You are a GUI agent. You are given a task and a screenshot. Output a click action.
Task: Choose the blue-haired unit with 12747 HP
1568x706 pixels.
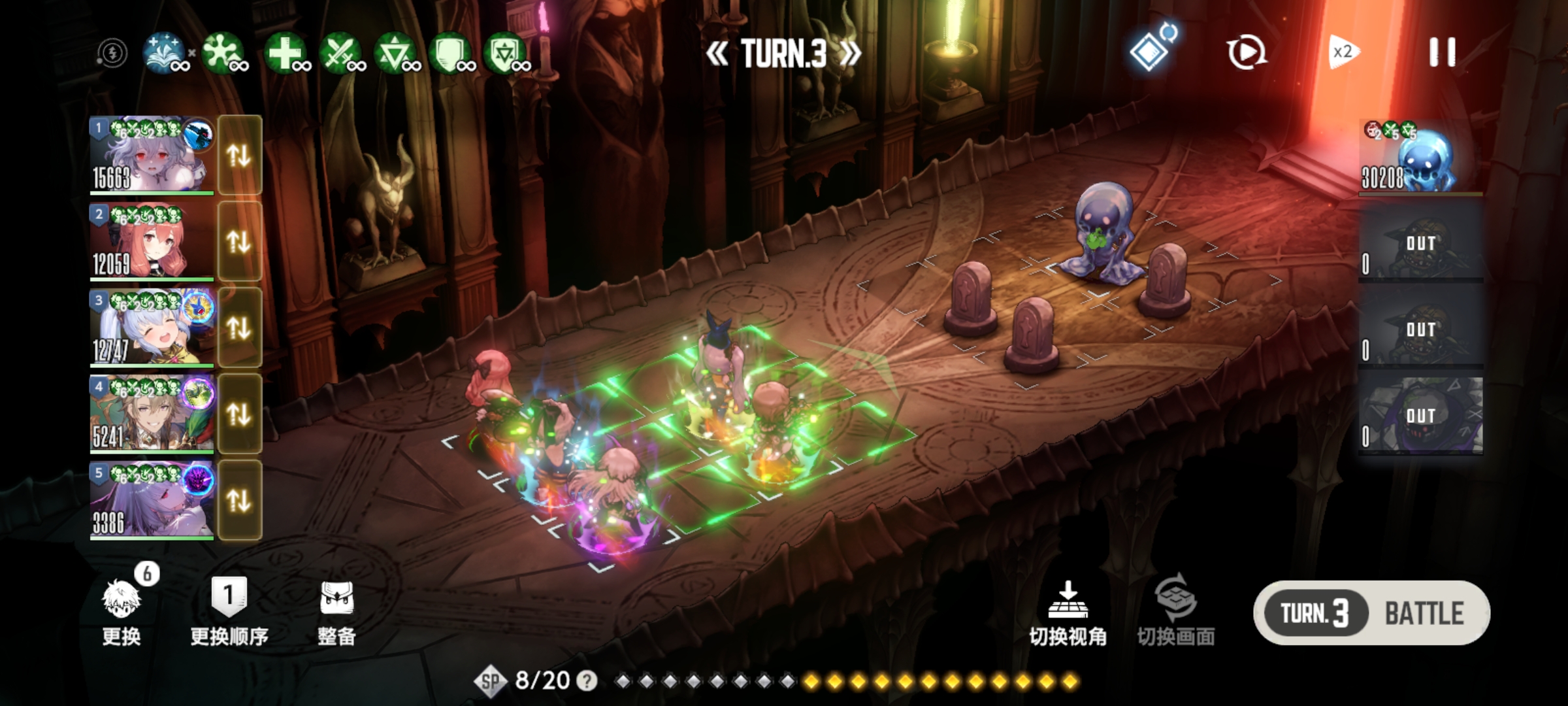[x=152, y=328]
